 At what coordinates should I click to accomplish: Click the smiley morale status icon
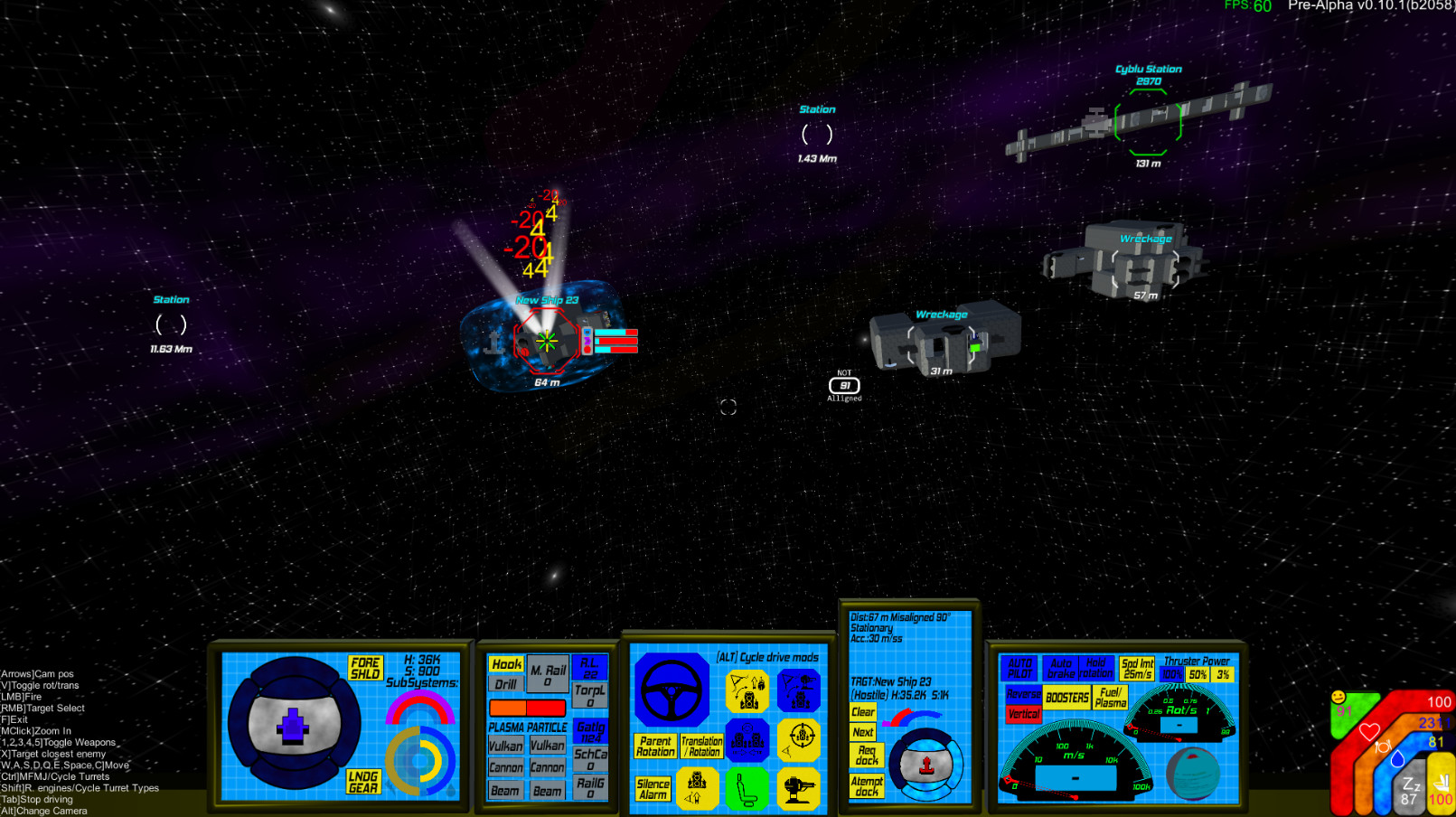tap(1339, 698)
